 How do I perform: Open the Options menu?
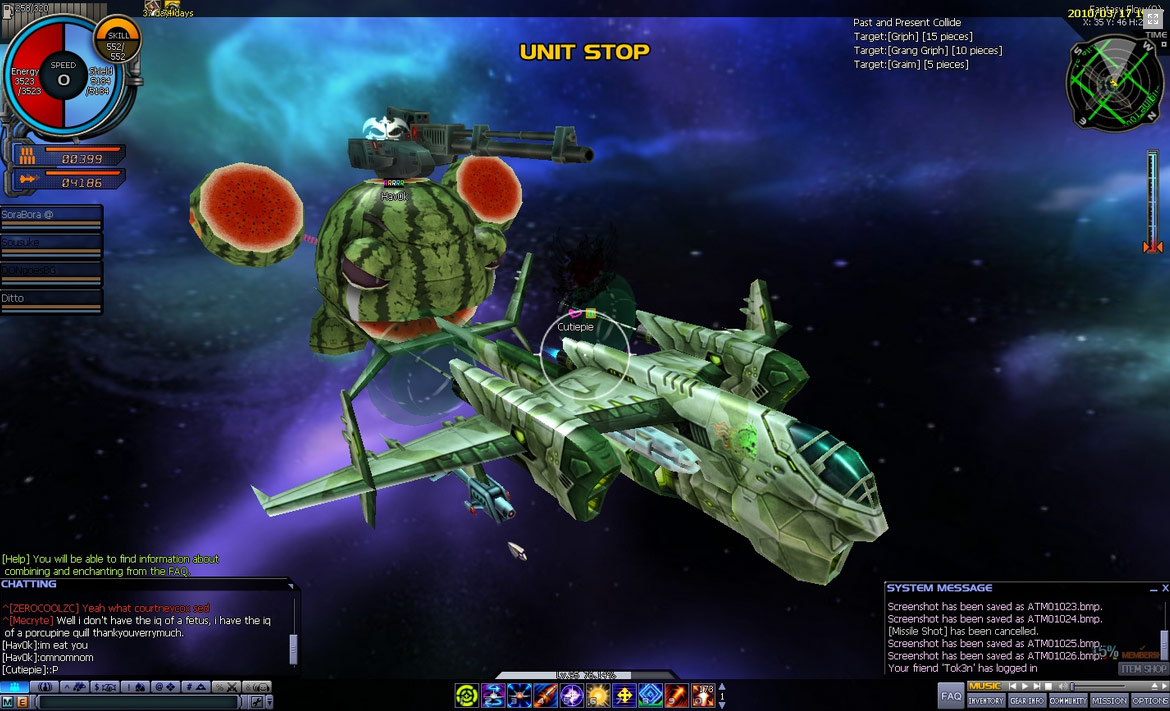pyautogui.click(x=1150, y=701)
